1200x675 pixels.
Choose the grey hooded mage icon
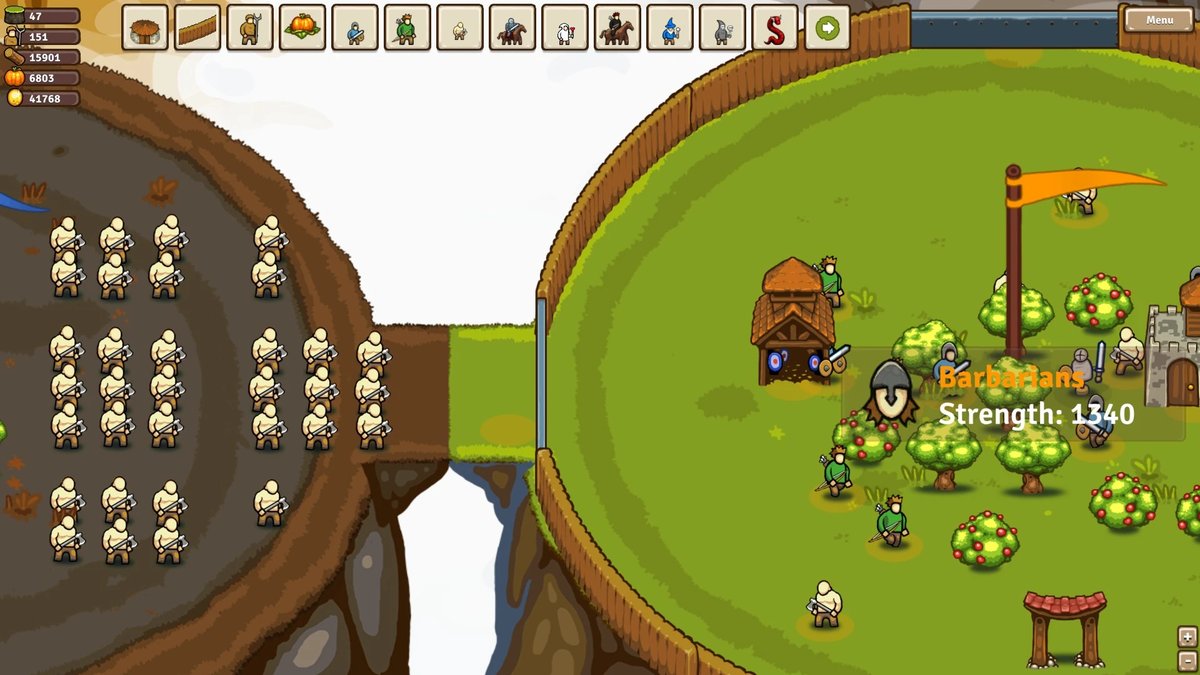click(722, 28)
